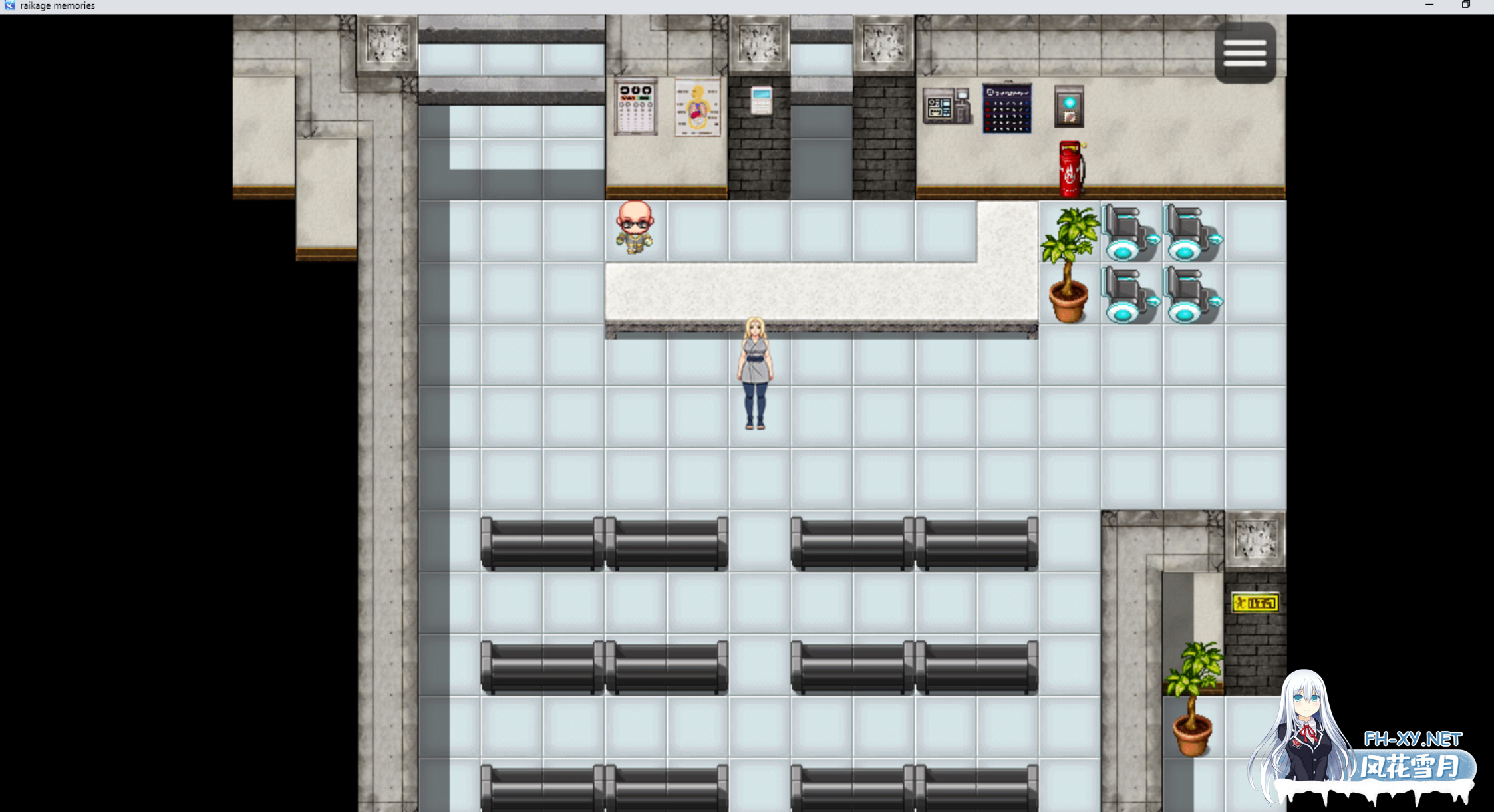Open the in-game hamburger menu
This screenshot has height=812, width=1494.
pos(1245,52)
